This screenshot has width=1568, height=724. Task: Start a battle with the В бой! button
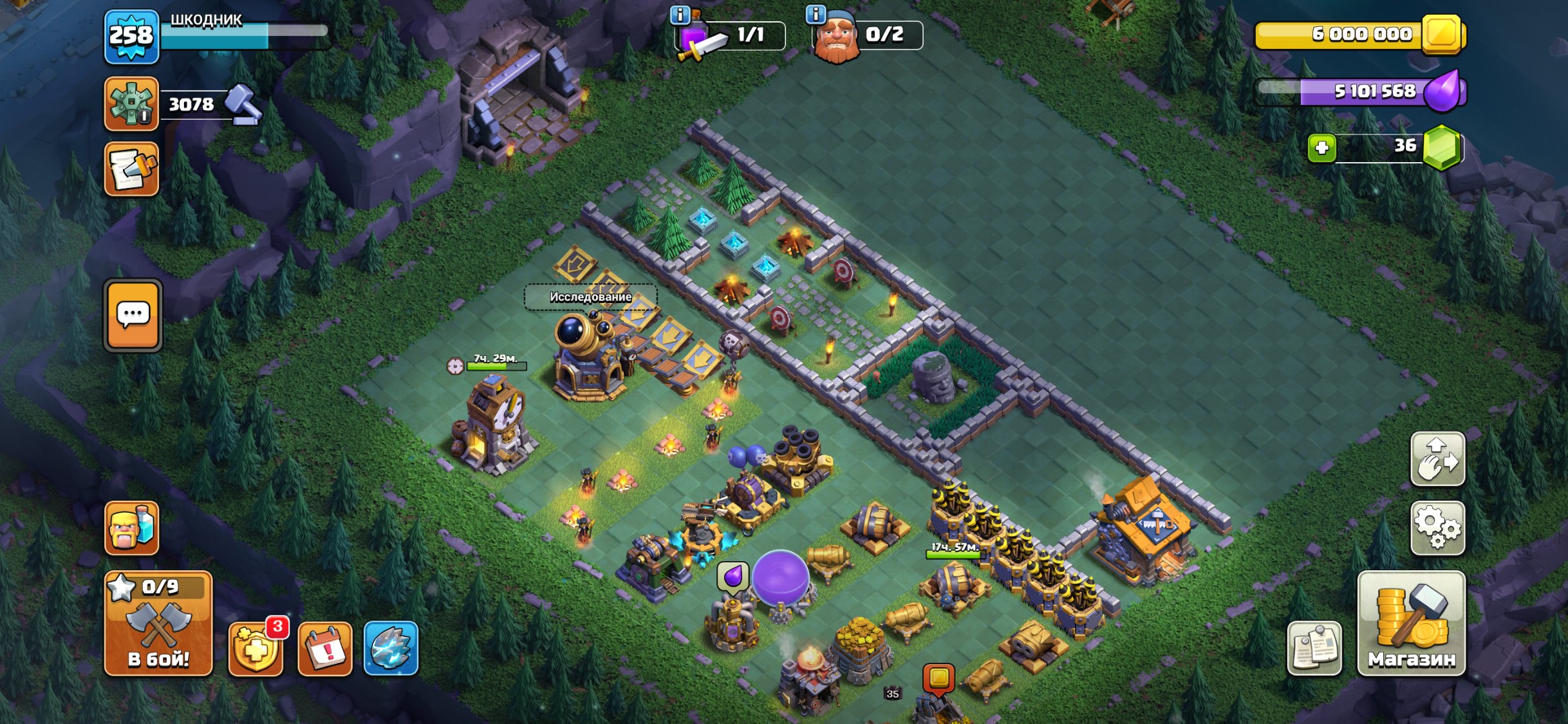tap(158, 623)
